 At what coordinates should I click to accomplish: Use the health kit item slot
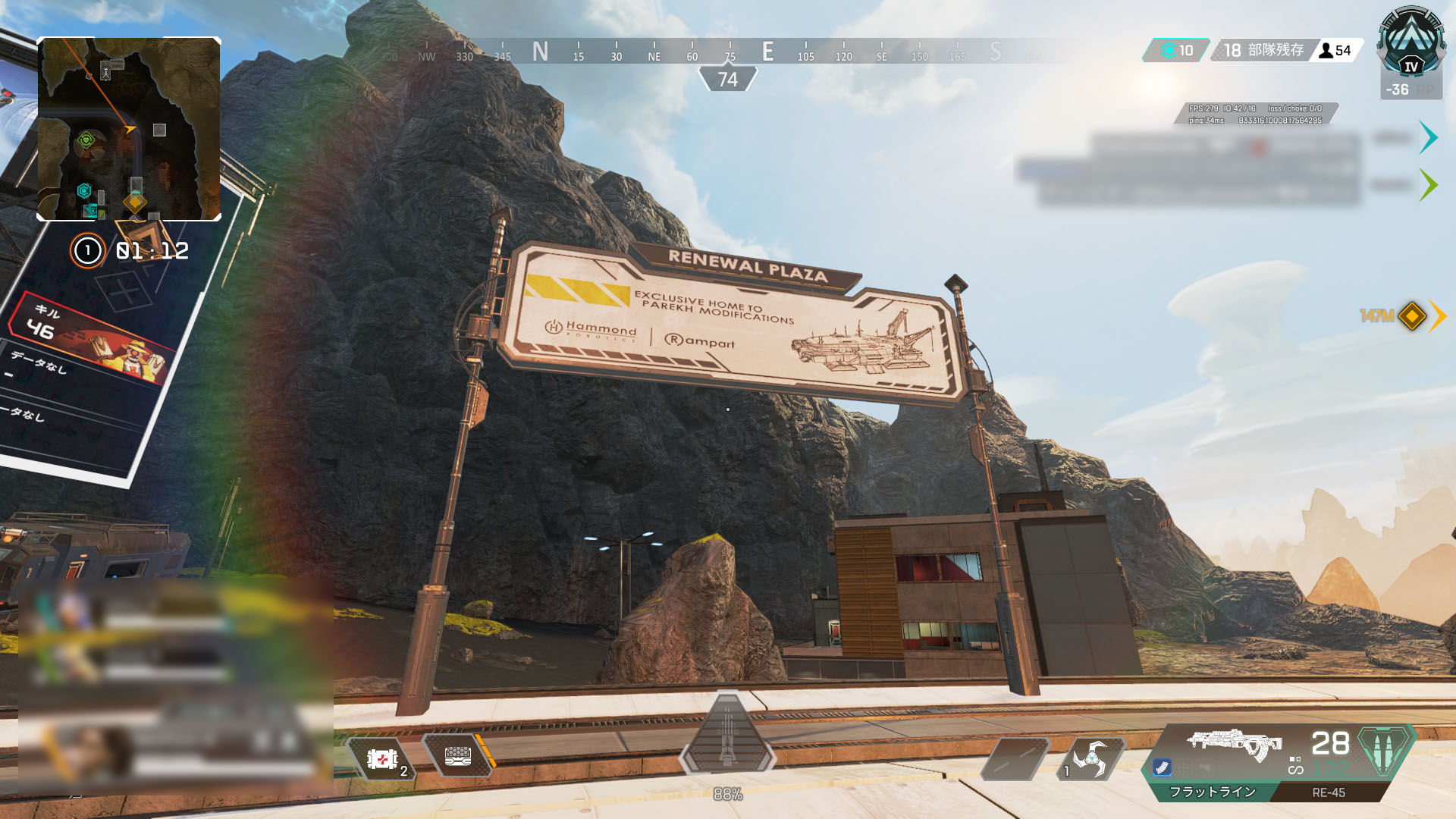[x=382, y=758]
